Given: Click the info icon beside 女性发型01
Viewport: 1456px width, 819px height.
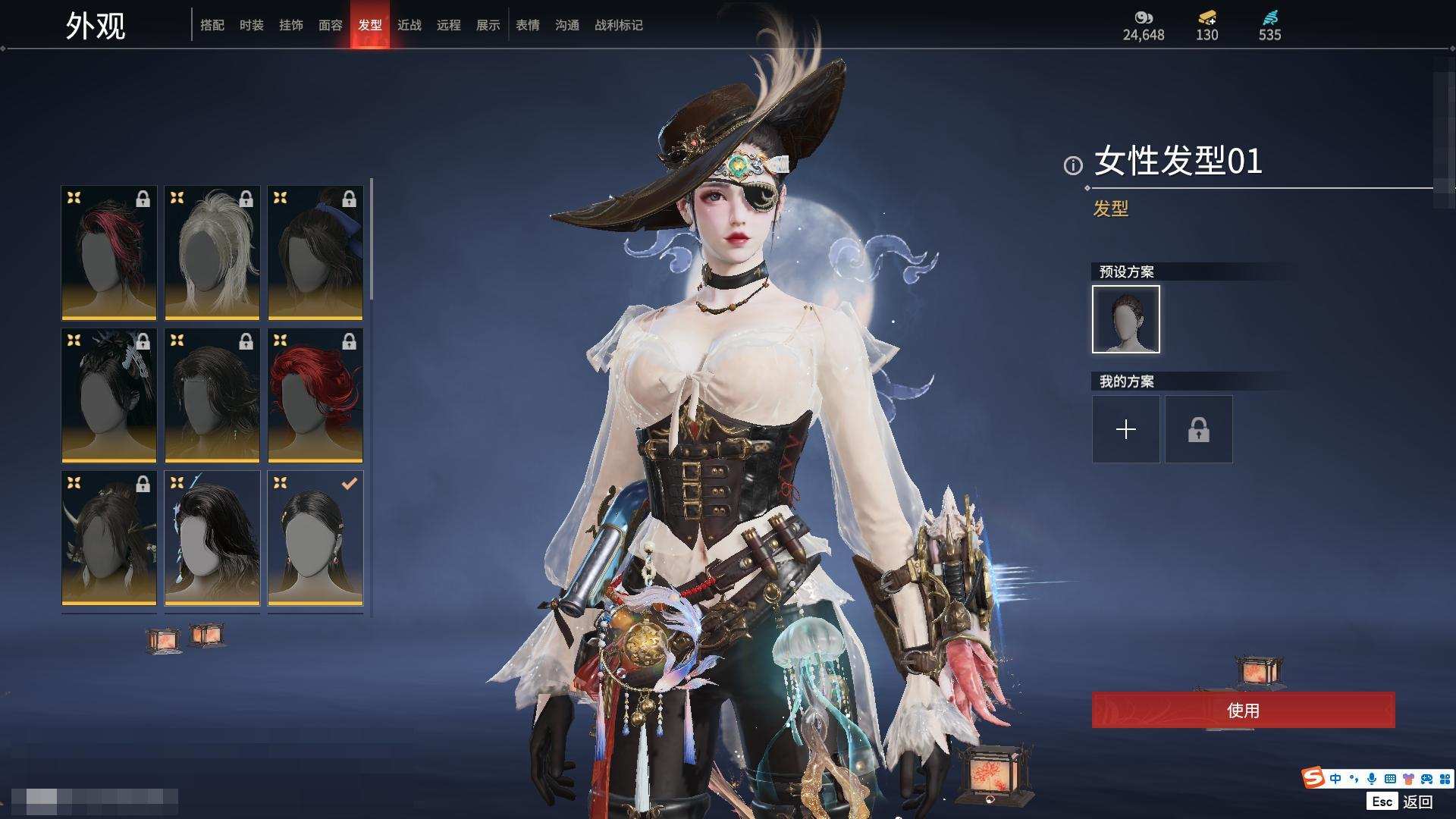Looking at the screenshot, I should 1073,165.
